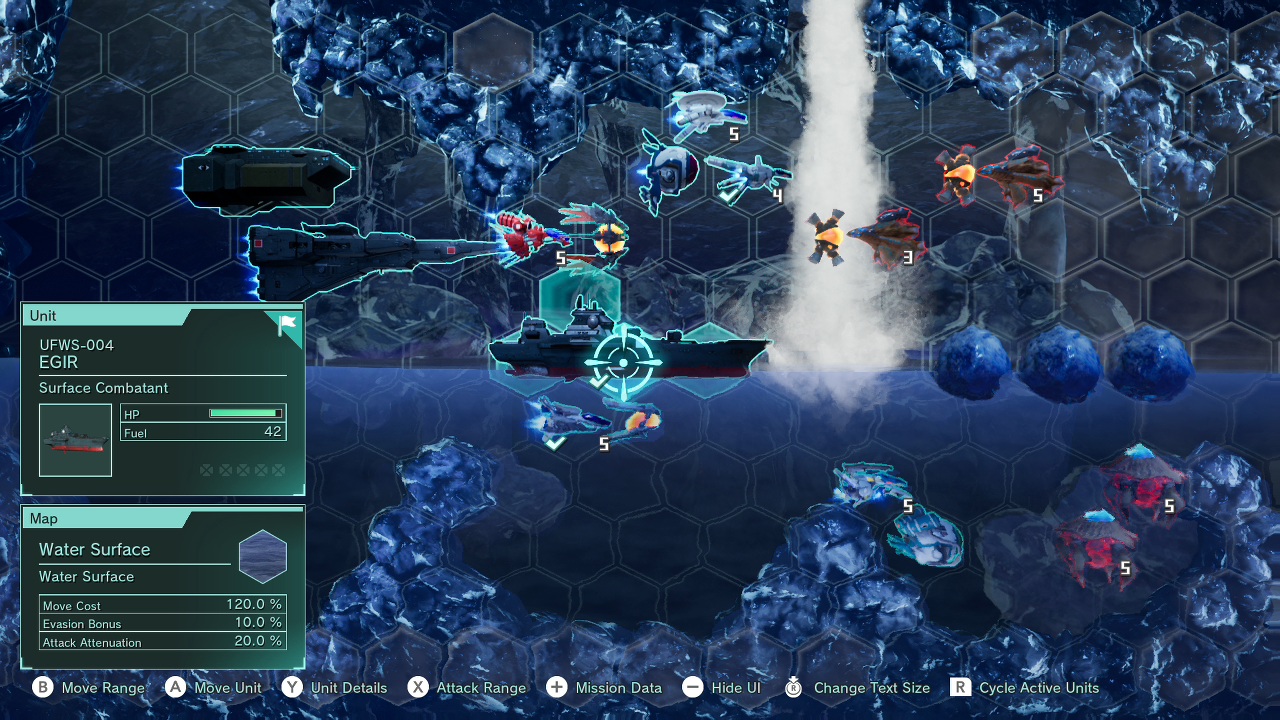The height and width of the screenshot is (720, 1280).
Task: Click the green HP bar of EGIR
Action: (243, 413)
